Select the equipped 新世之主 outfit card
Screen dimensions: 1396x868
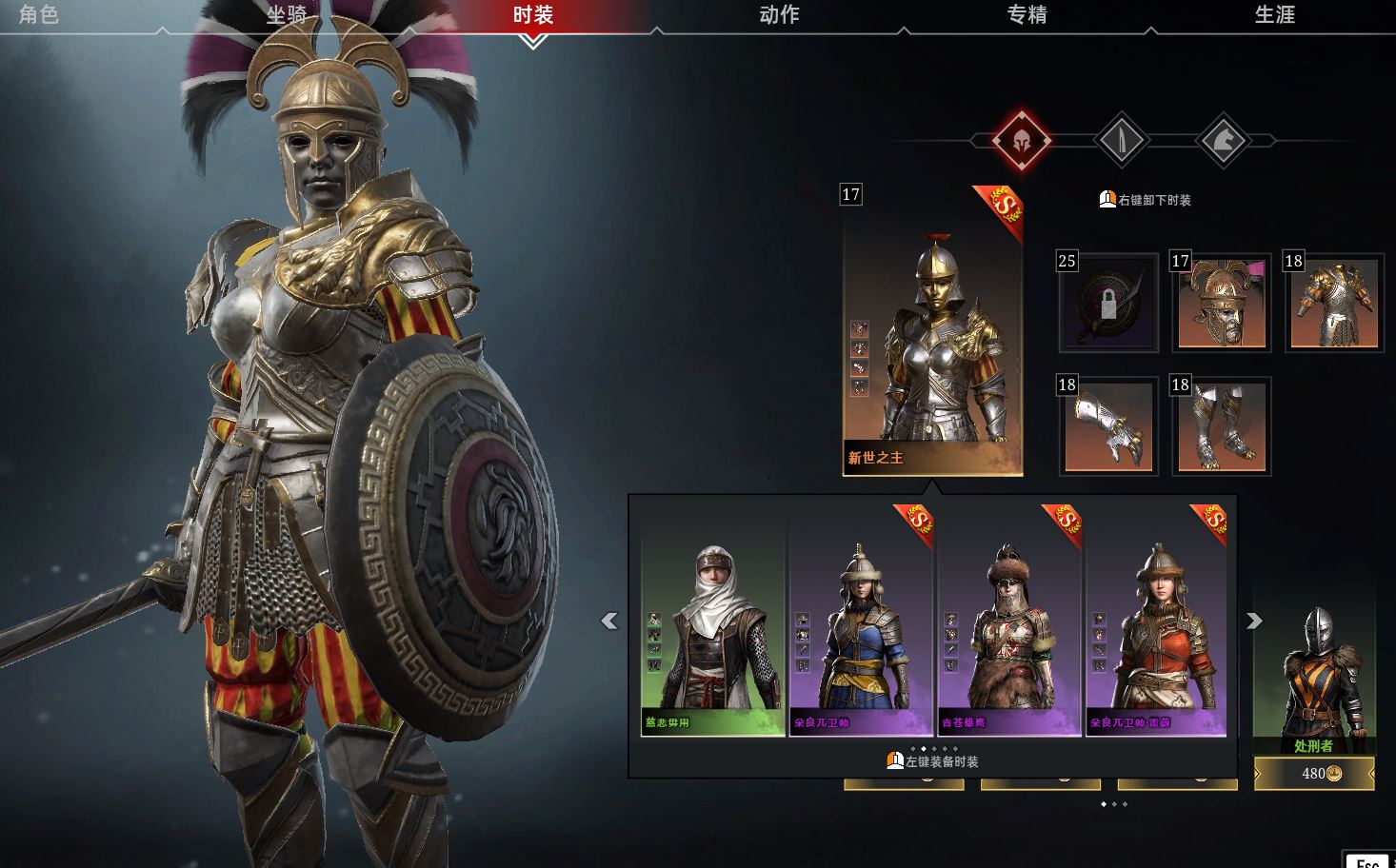click(932, 331)
